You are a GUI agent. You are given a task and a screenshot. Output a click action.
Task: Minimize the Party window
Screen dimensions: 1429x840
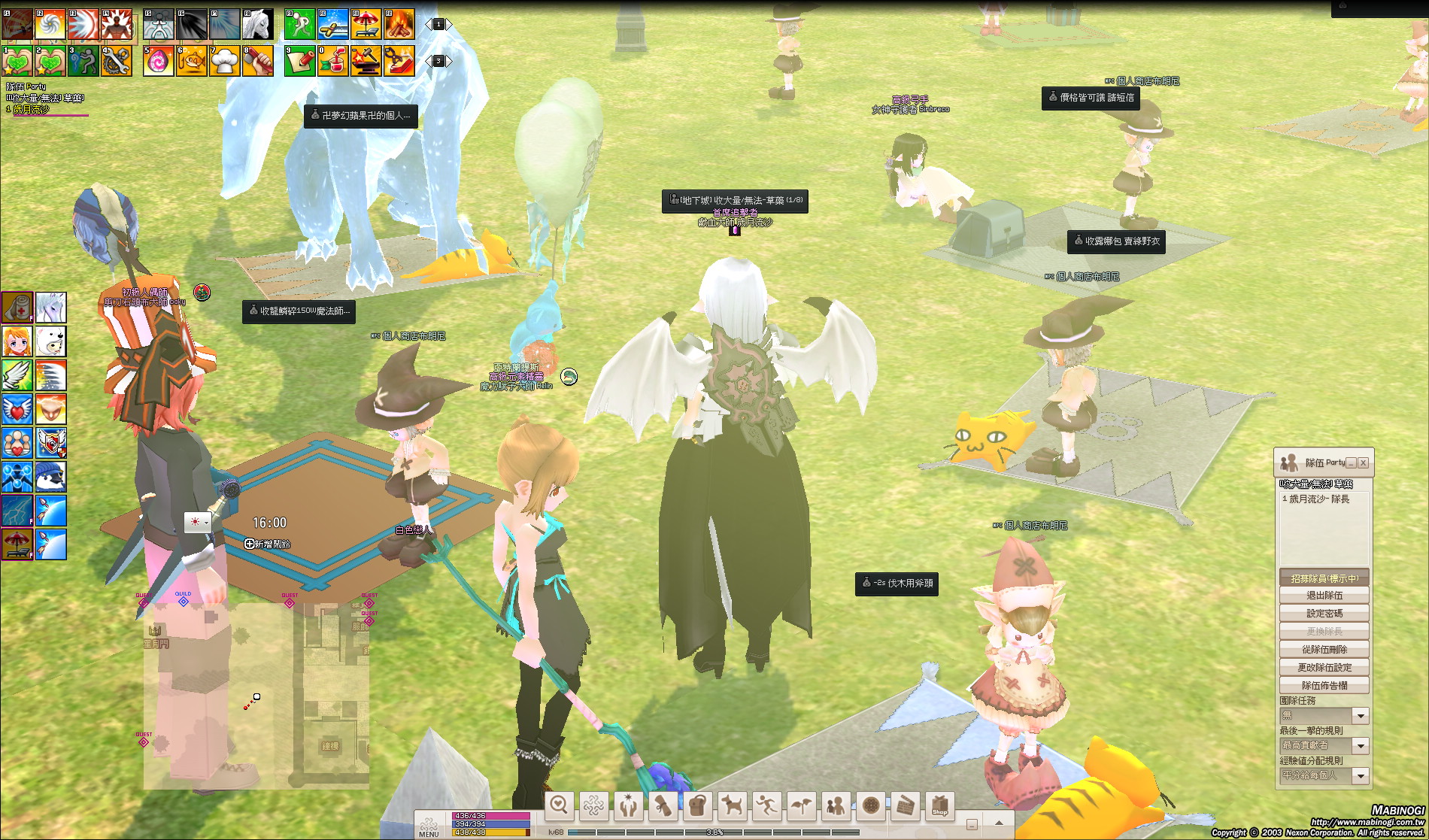tap(1352, 463)
